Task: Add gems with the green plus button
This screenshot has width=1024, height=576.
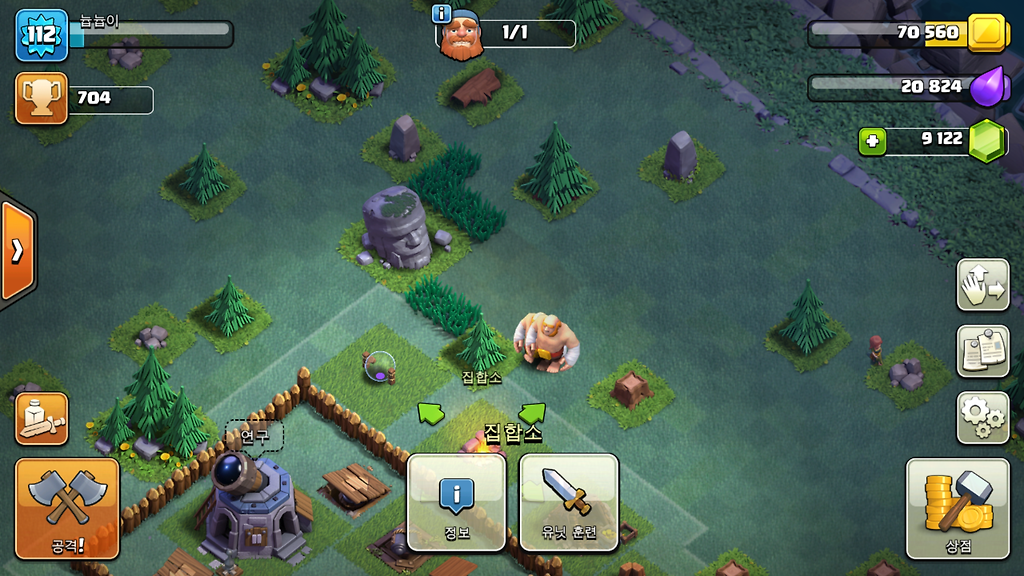Action: pyautogui.click(x=873, y=141)
